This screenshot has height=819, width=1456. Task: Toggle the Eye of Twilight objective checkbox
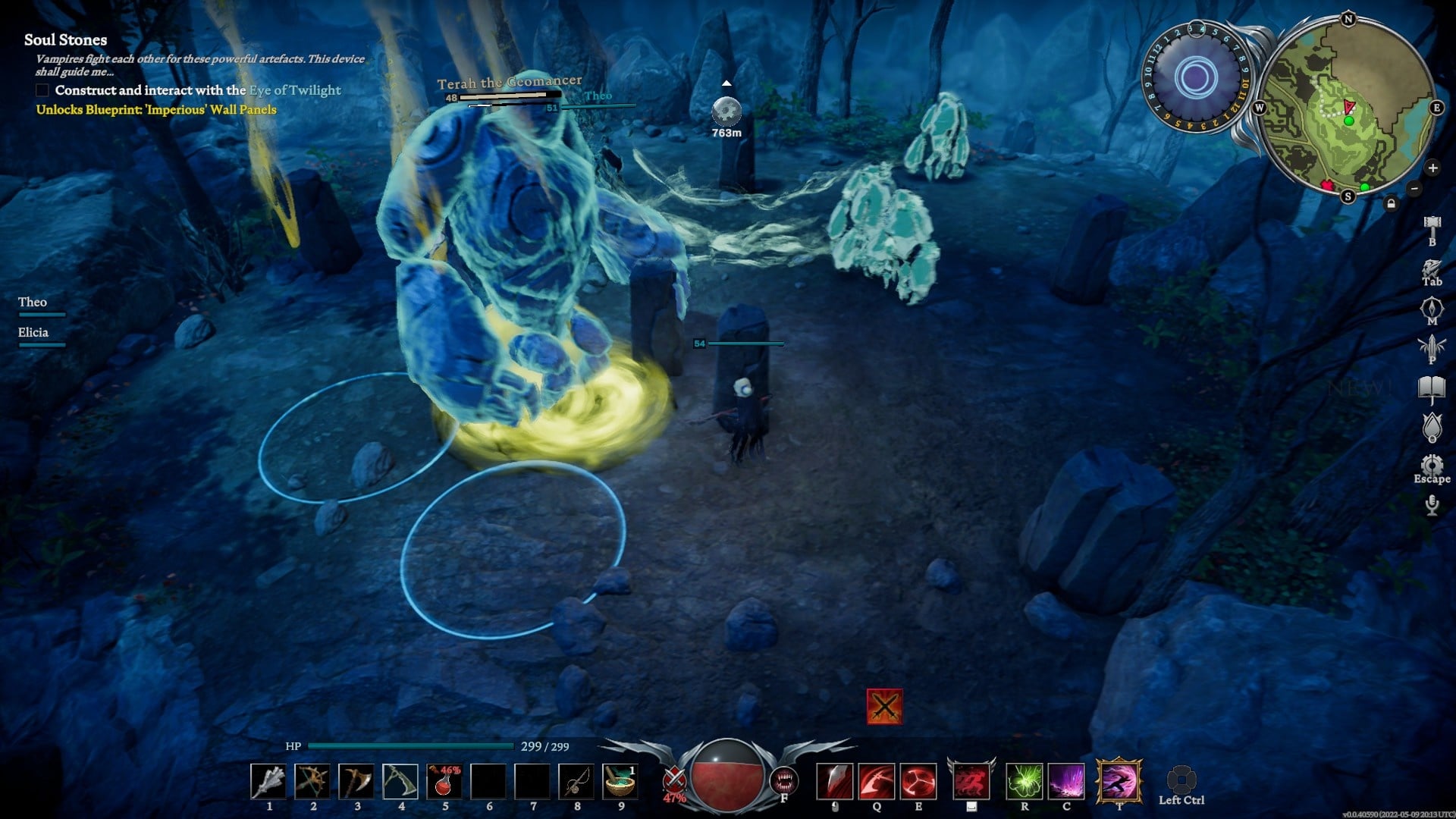pyautogui.click(x=42, y=90)
